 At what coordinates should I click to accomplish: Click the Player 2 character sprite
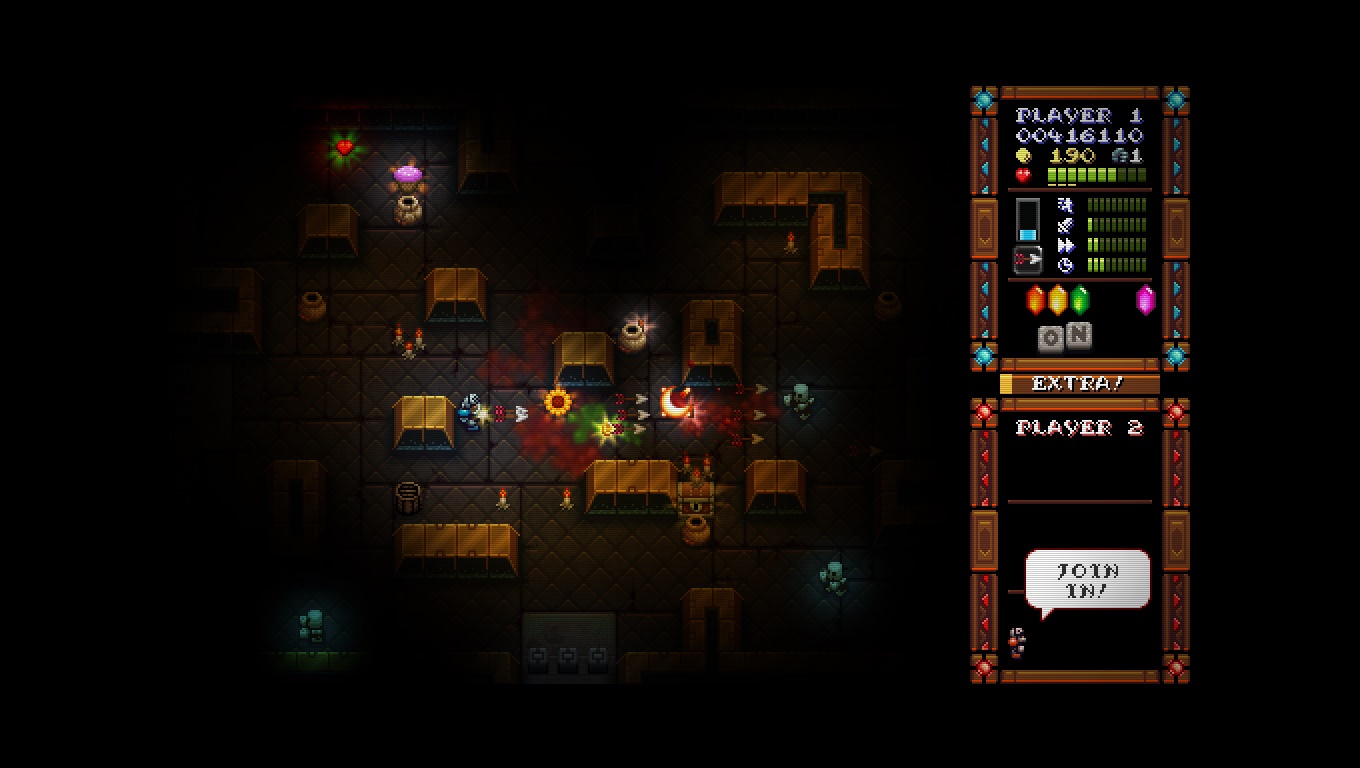click(x=1017, y=641)
